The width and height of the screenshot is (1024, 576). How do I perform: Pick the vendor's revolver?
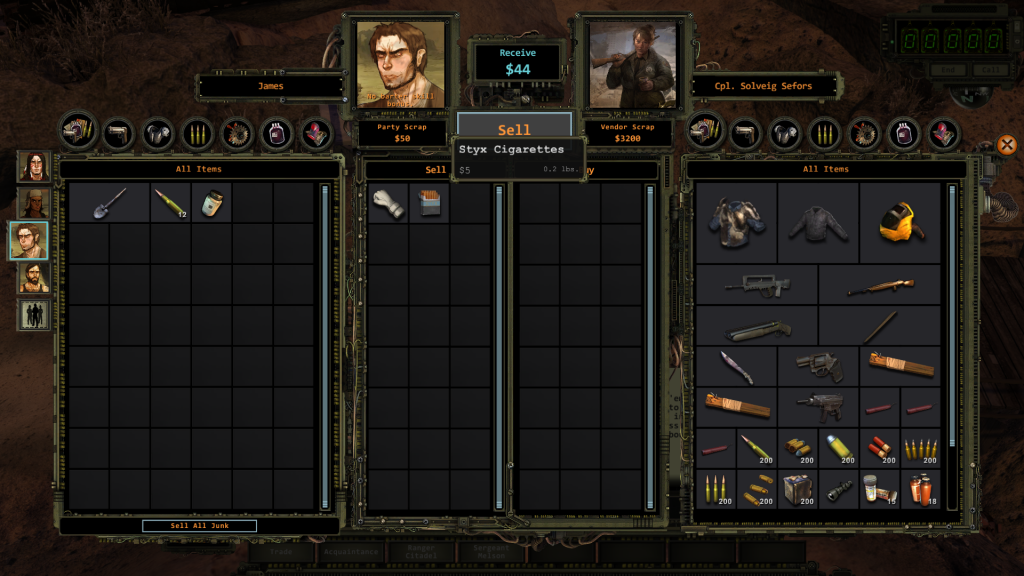point(818,367)
